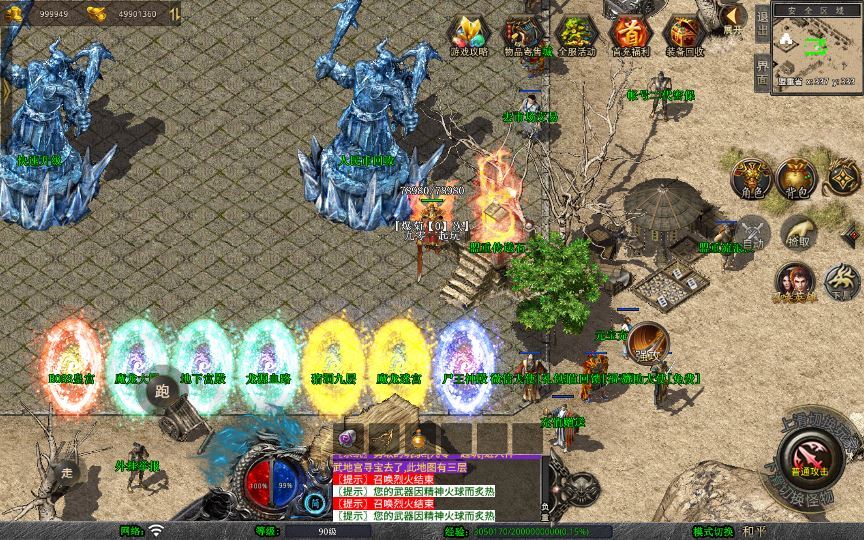Use the 强攻 forced attack skill
Screen dimensions: 864x540
[x=647, y=342]
